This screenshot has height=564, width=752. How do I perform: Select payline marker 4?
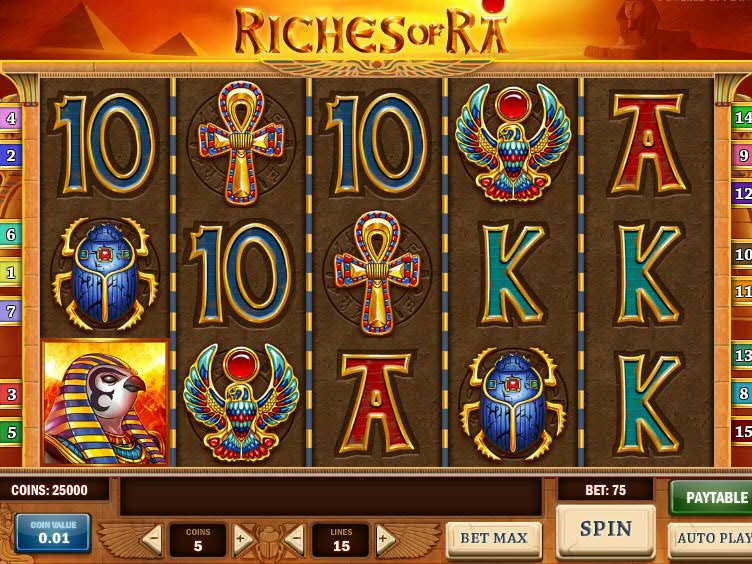[11, 119]
